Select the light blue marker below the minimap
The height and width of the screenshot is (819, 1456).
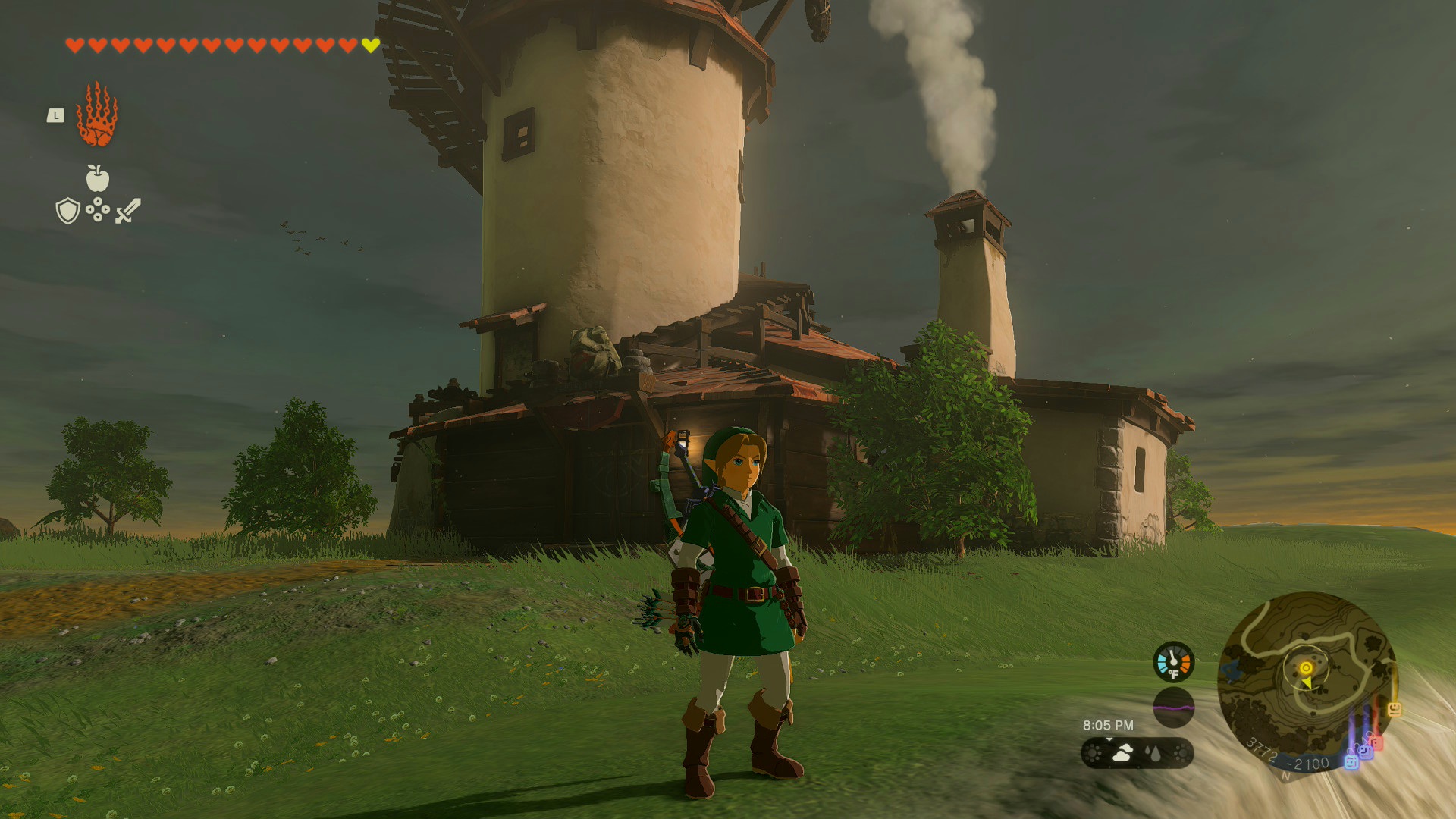[1351, 761]
